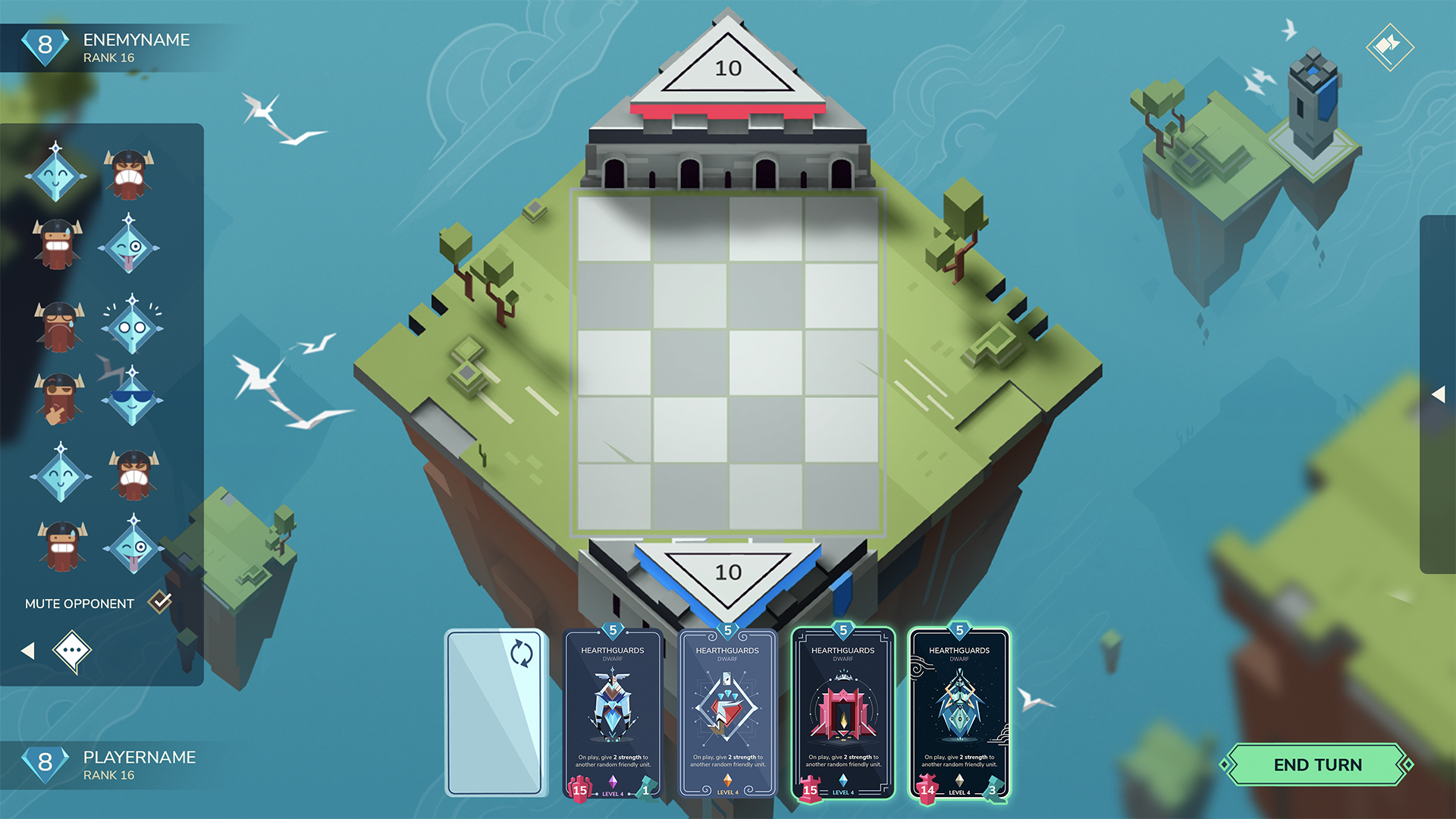
Task: Click the card cycle refresh slot
Action: [497, 713]
